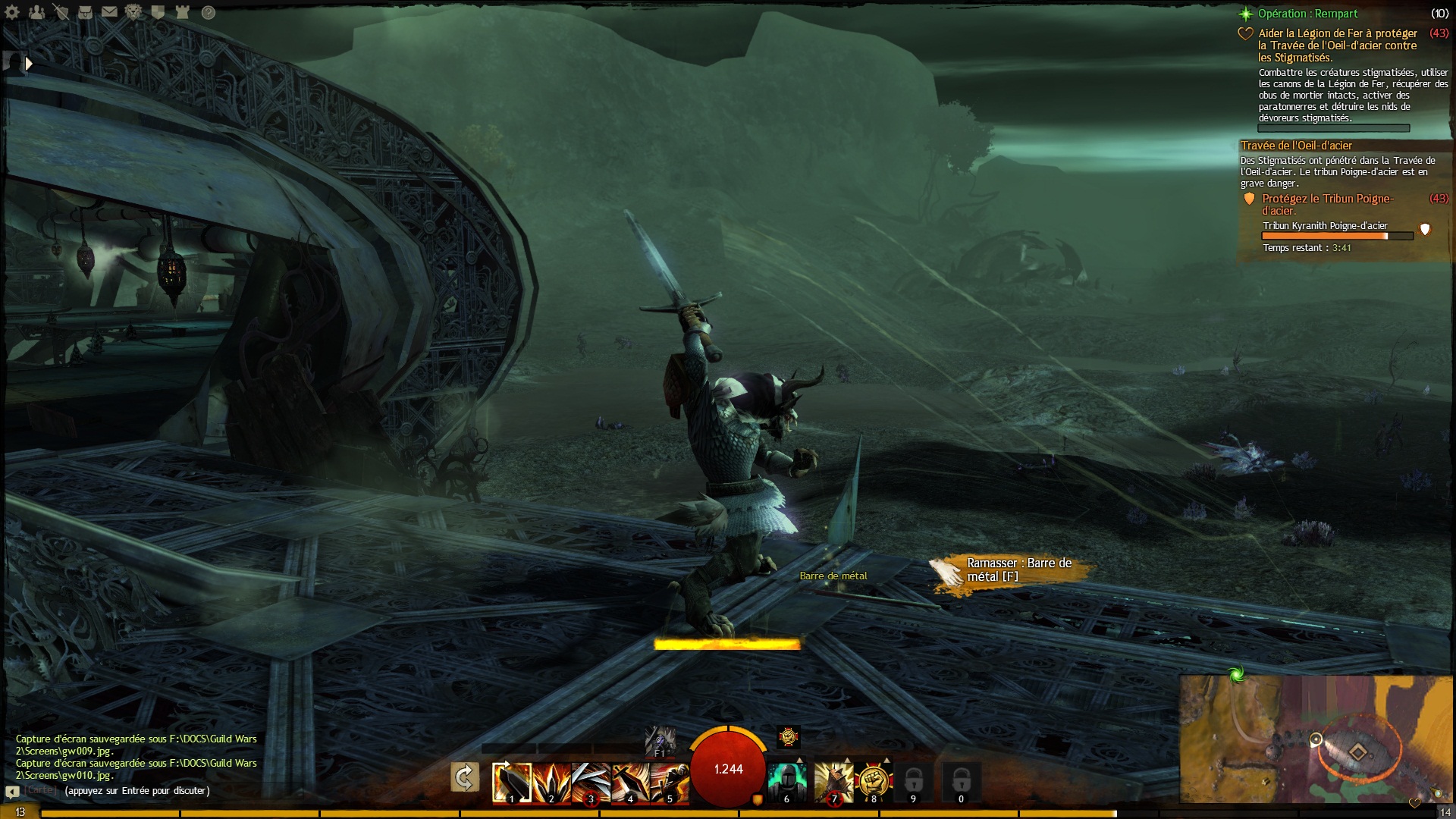This screenshot has height=819, width=1456.
Task: Activate the spiked mace utility skill
Action: [x=833, y=782]
